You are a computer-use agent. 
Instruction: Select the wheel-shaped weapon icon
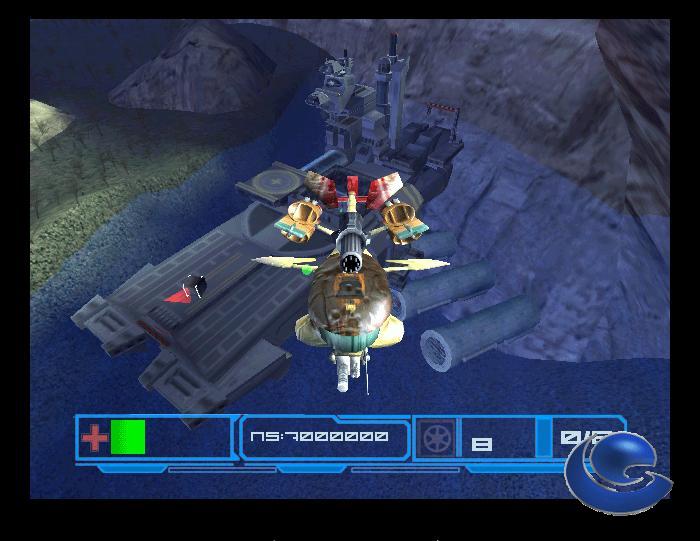point(437,438)
